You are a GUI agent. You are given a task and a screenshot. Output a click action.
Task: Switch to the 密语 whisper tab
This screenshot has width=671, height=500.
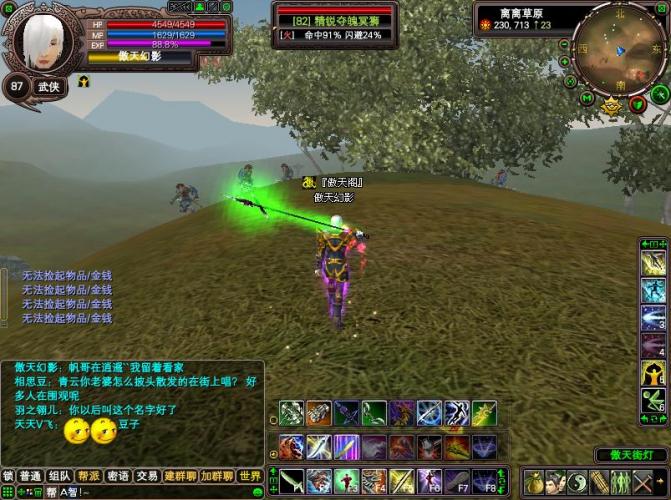(118, 476)
